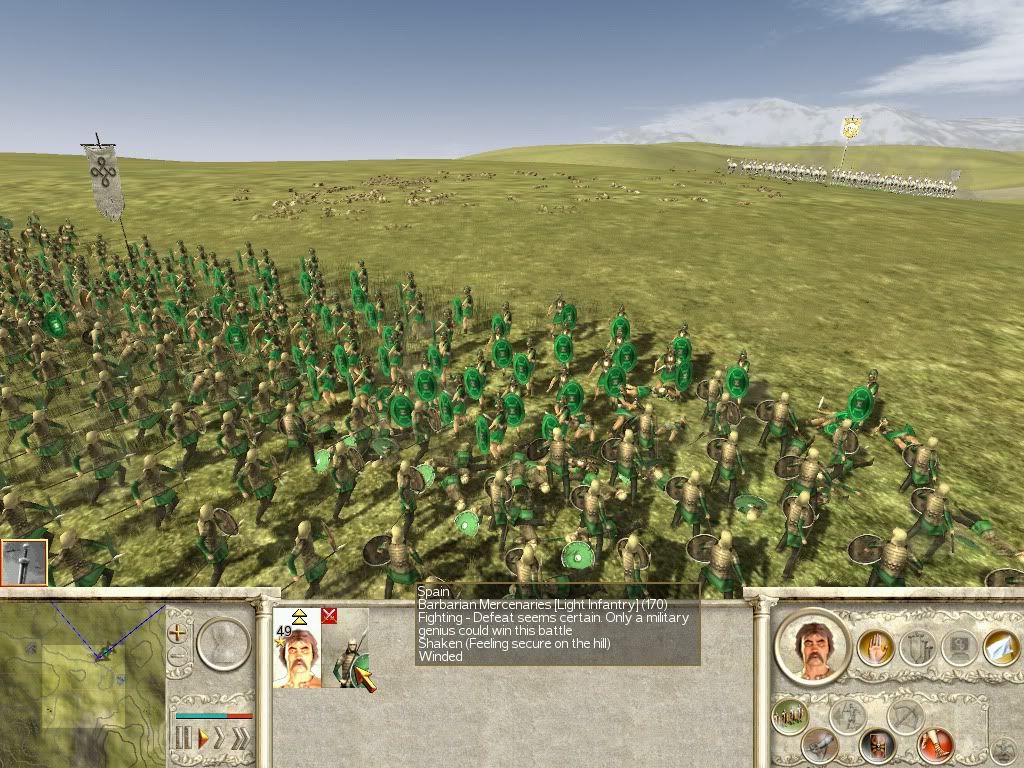Image resolution: width=1024 pixels, height=768 pixels.
Task: Select the general's unit card
Action: pyautogui.click(x=297, y=648)
